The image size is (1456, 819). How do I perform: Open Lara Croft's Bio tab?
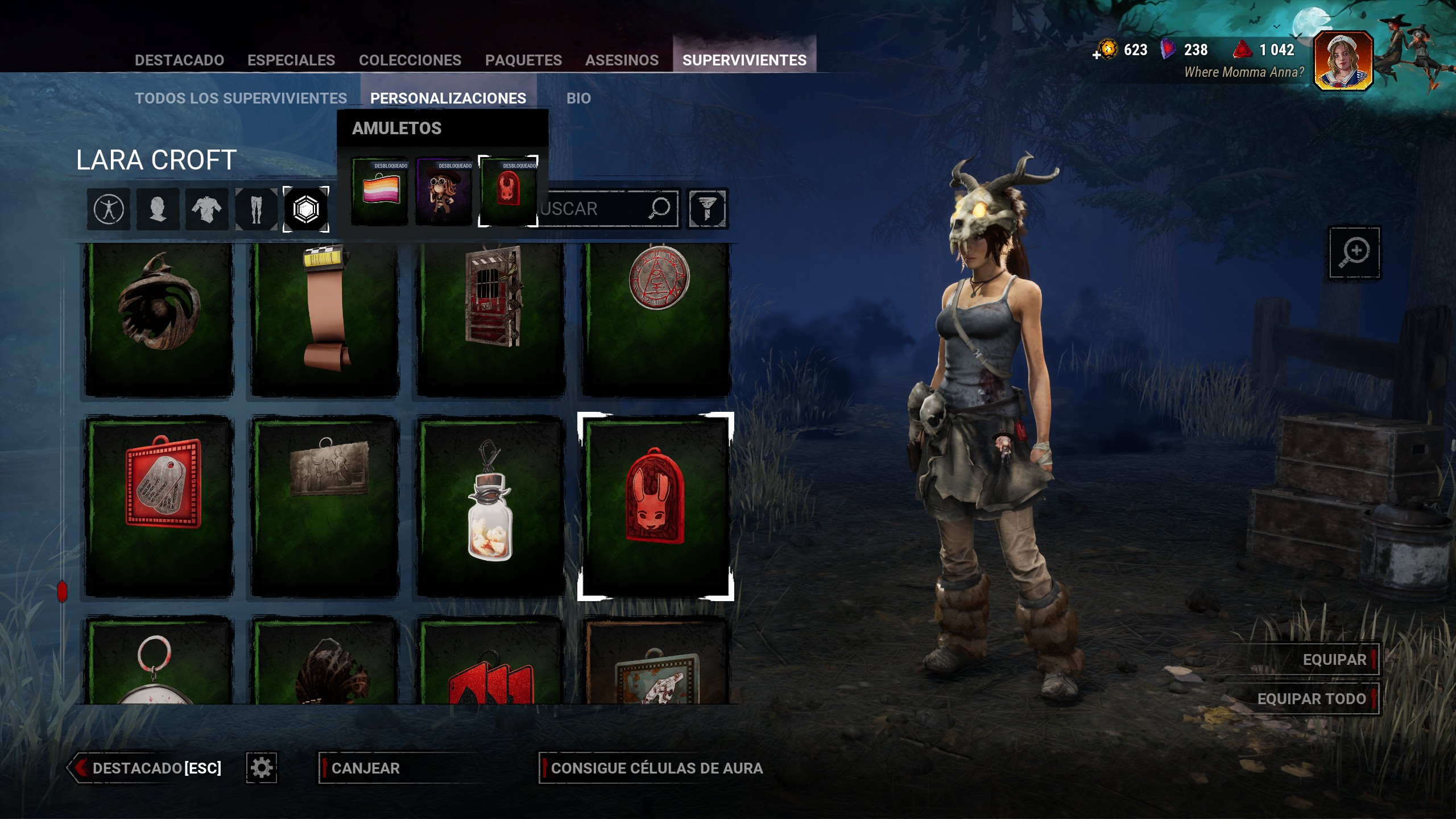click(x=578, y=98)
